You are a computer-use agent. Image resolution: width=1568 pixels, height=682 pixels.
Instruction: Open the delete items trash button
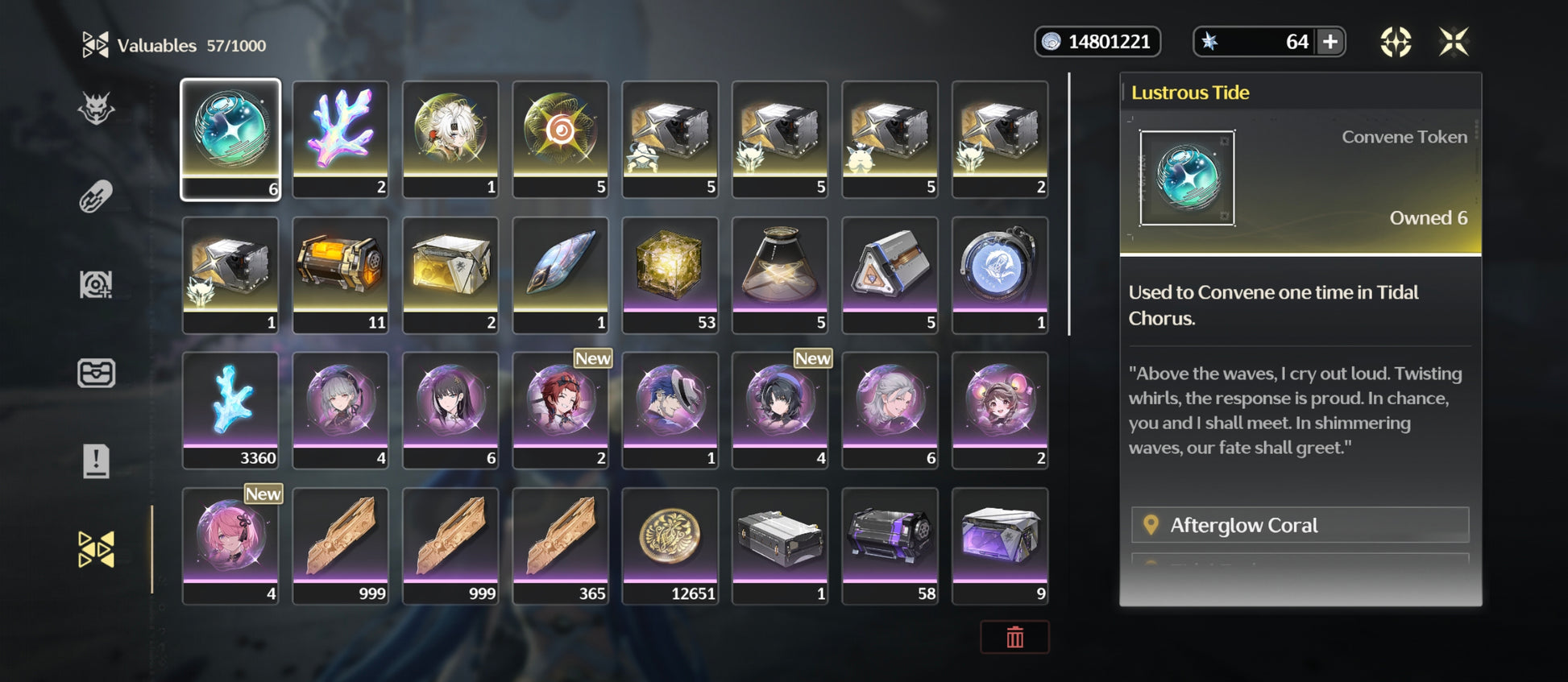coord(1014,638)
